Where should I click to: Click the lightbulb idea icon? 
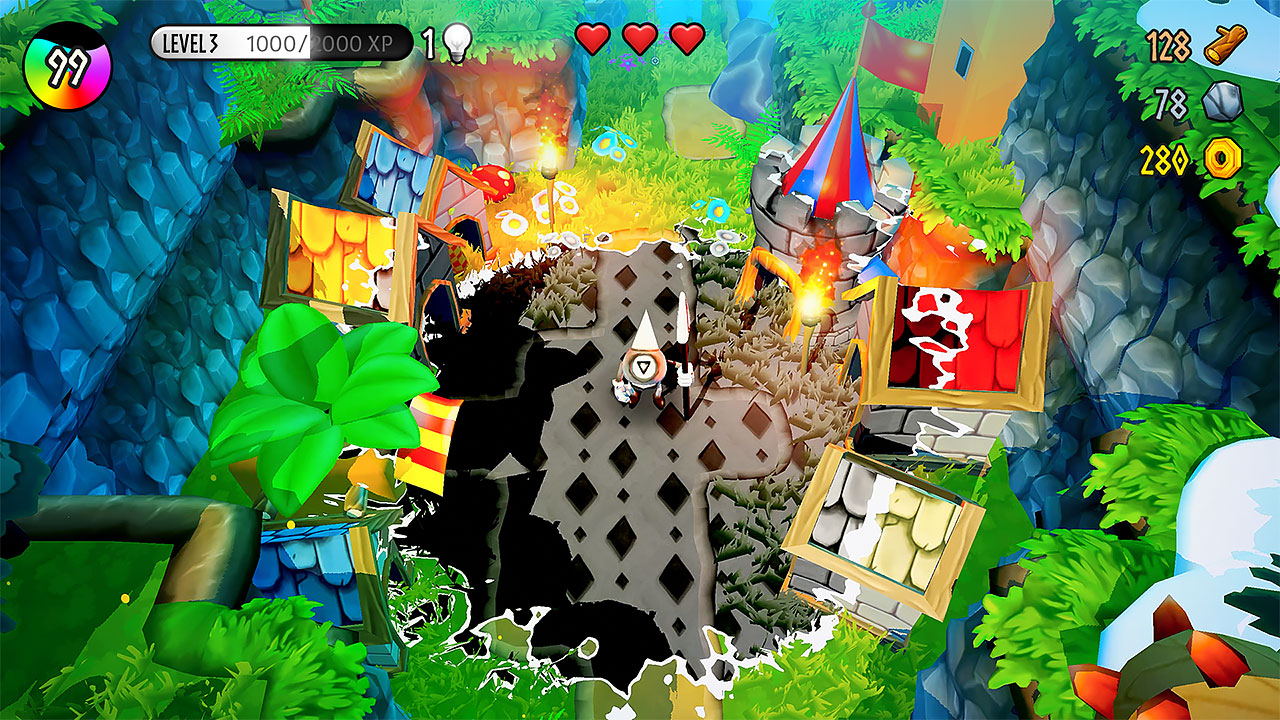pyautogui.click(x=458, y=39)
